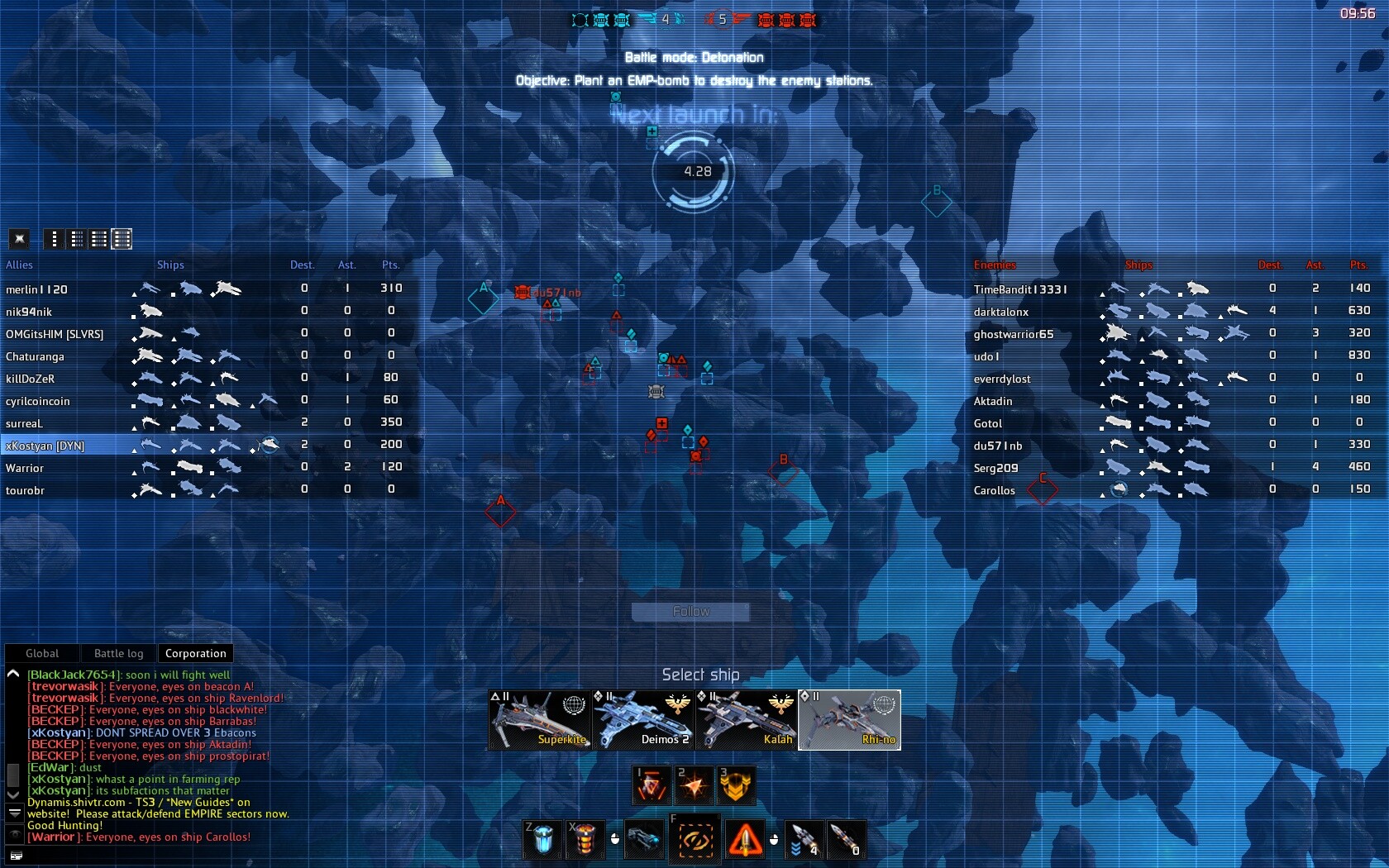Screen dimensions: 1389x868
Task: Open the Battle log tab
Action: [x=117, y=653]
